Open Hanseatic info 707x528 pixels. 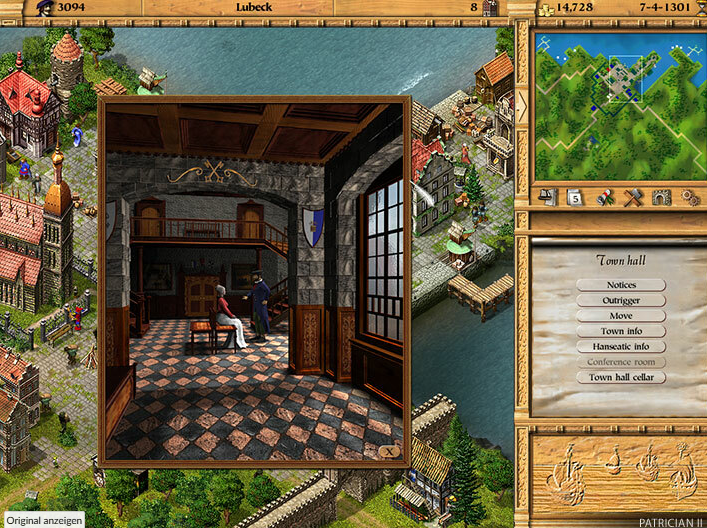[x=620, y=346]
